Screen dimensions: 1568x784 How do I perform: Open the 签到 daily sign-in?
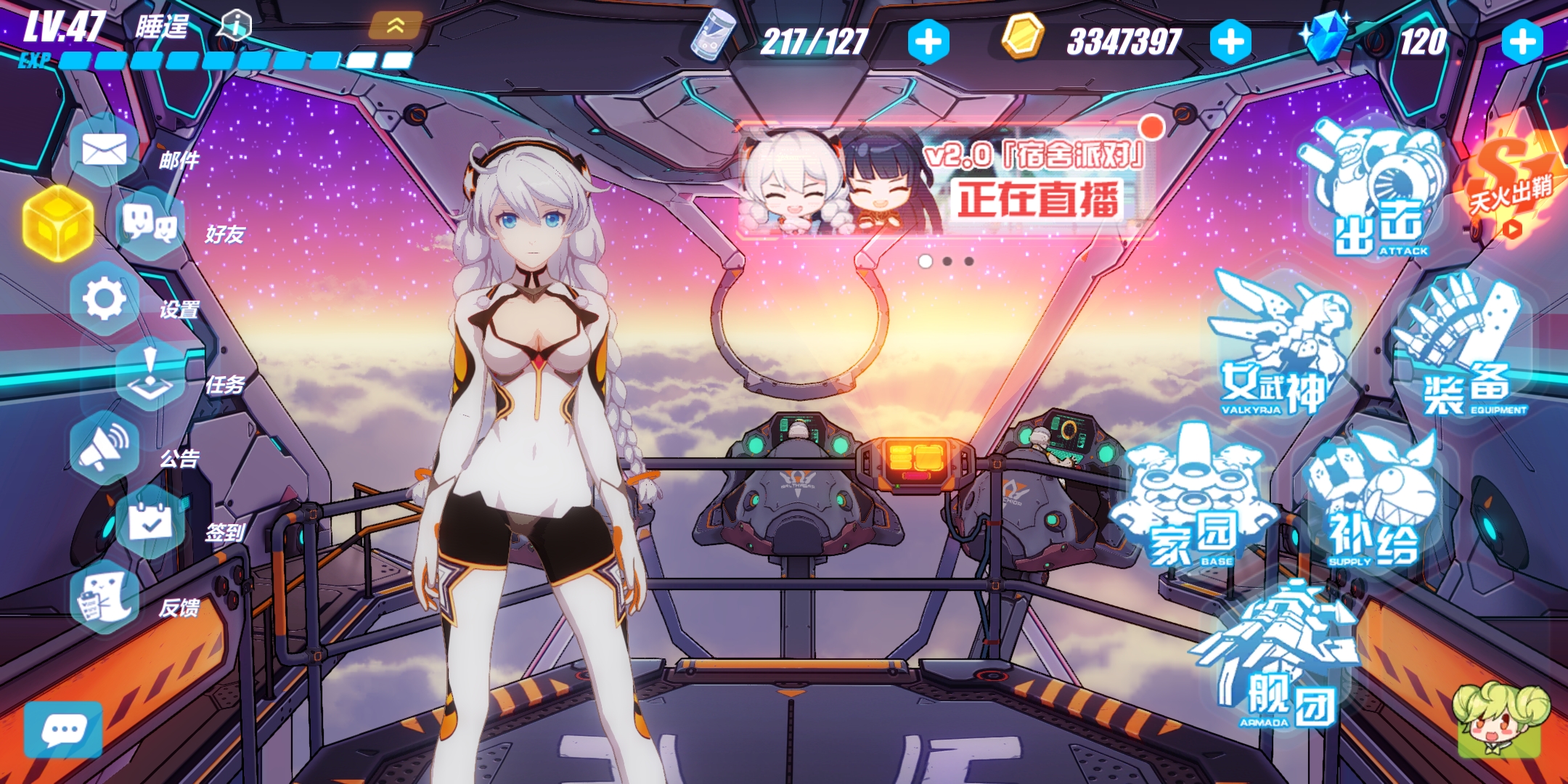coord(149,521)
